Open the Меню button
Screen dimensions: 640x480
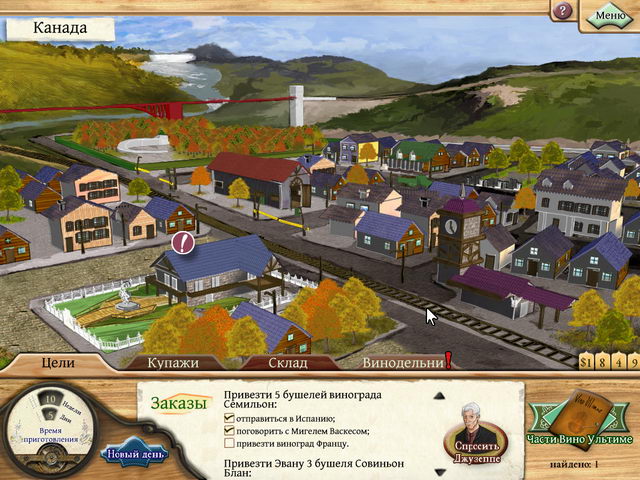coord(610,14)
